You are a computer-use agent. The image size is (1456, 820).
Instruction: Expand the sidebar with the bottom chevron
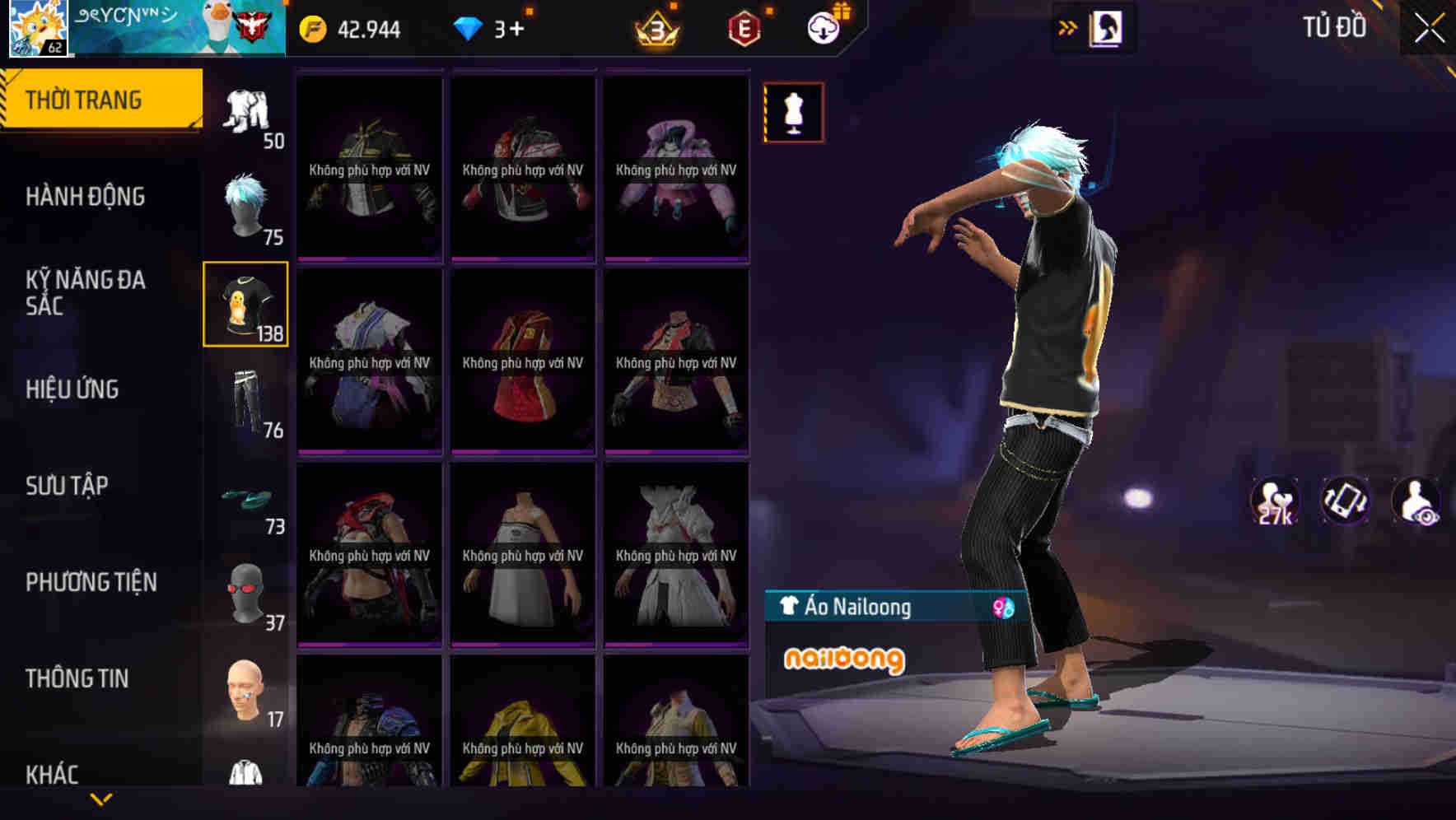(x=101, y=797)
